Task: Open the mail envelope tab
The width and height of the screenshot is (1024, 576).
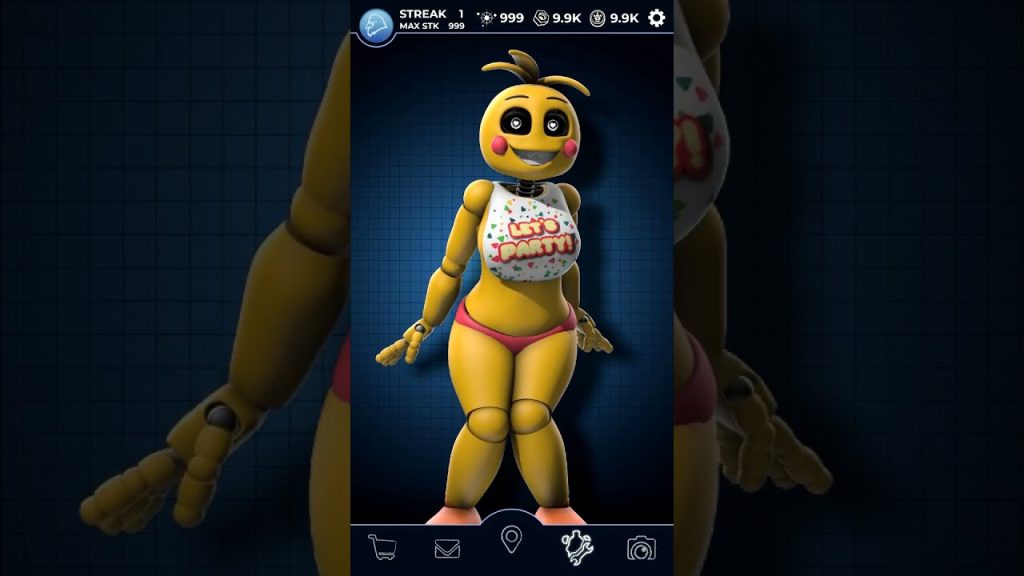Action: point(447,548)
